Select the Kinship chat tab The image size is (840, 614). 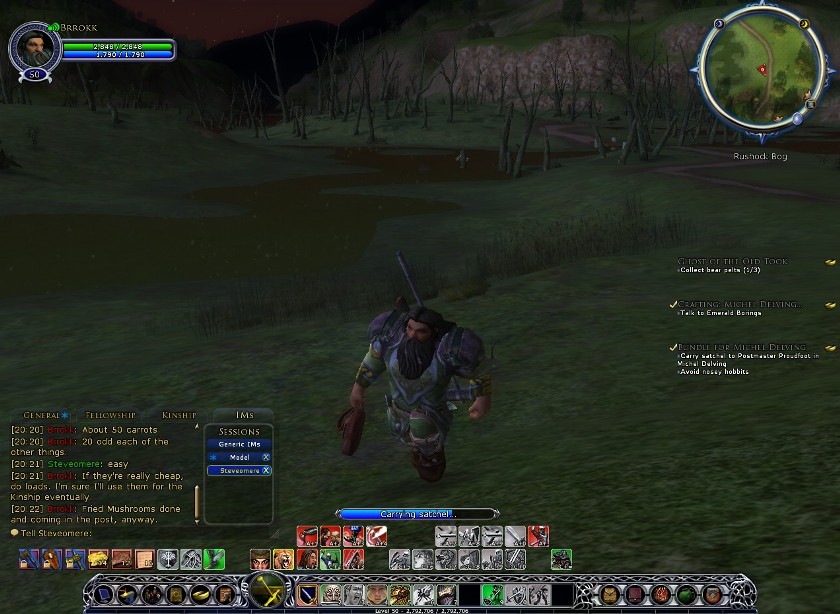181,415
